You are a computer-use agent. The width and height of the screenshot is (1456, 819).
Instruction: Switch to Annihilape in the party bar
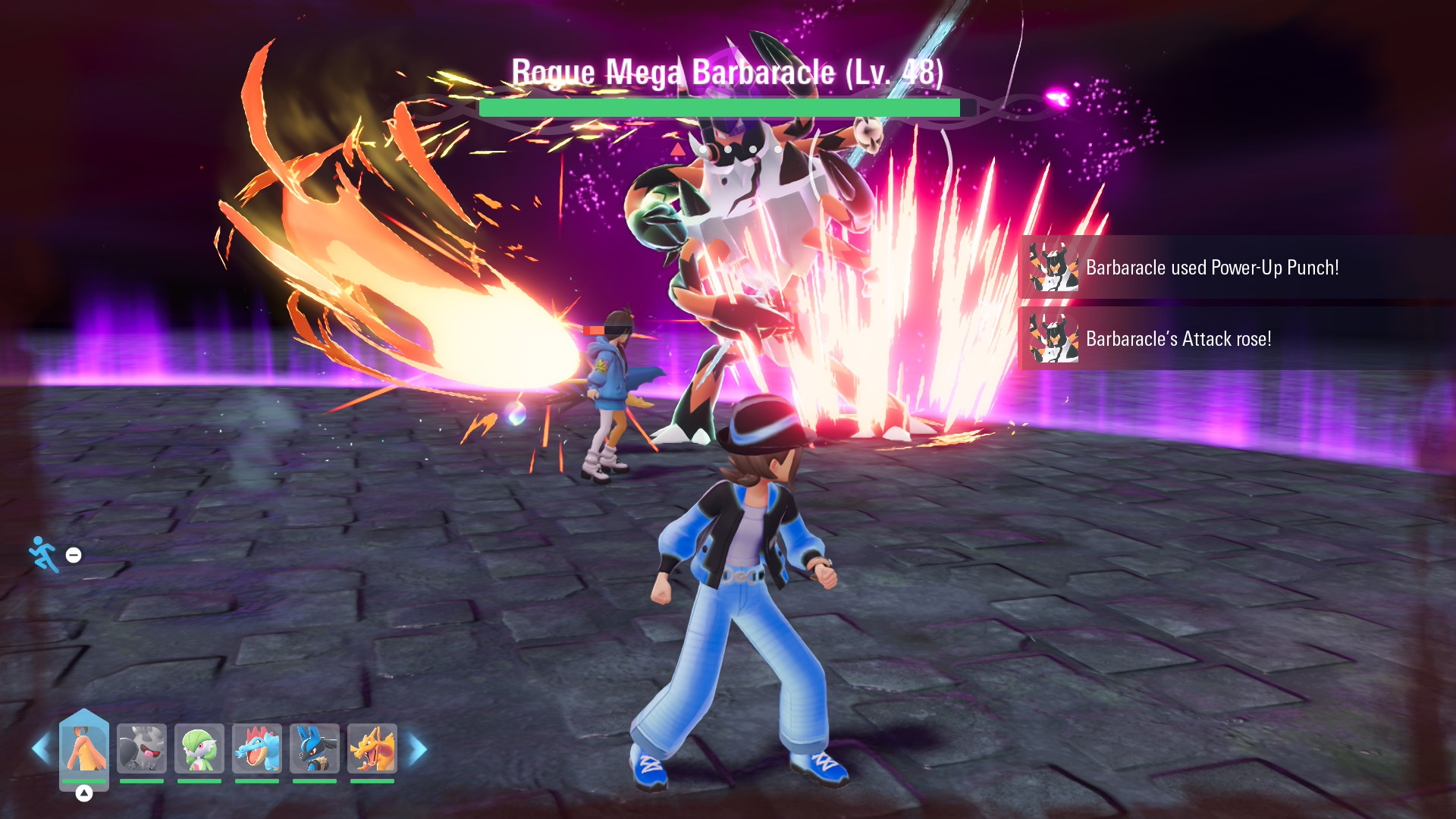(142, 748)
